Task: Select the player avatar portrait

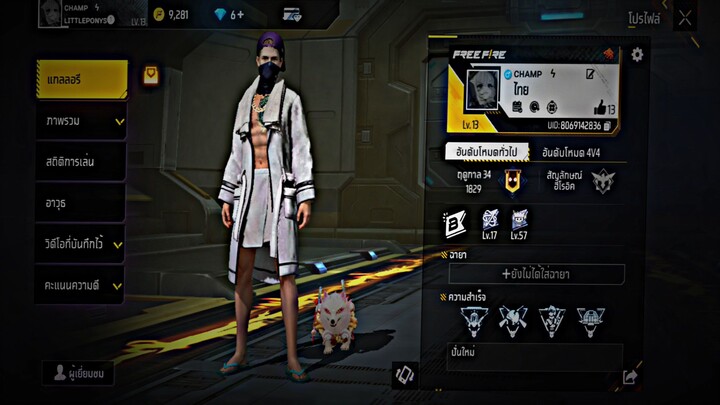Action: pyautogui.click(x=482, y=91)
